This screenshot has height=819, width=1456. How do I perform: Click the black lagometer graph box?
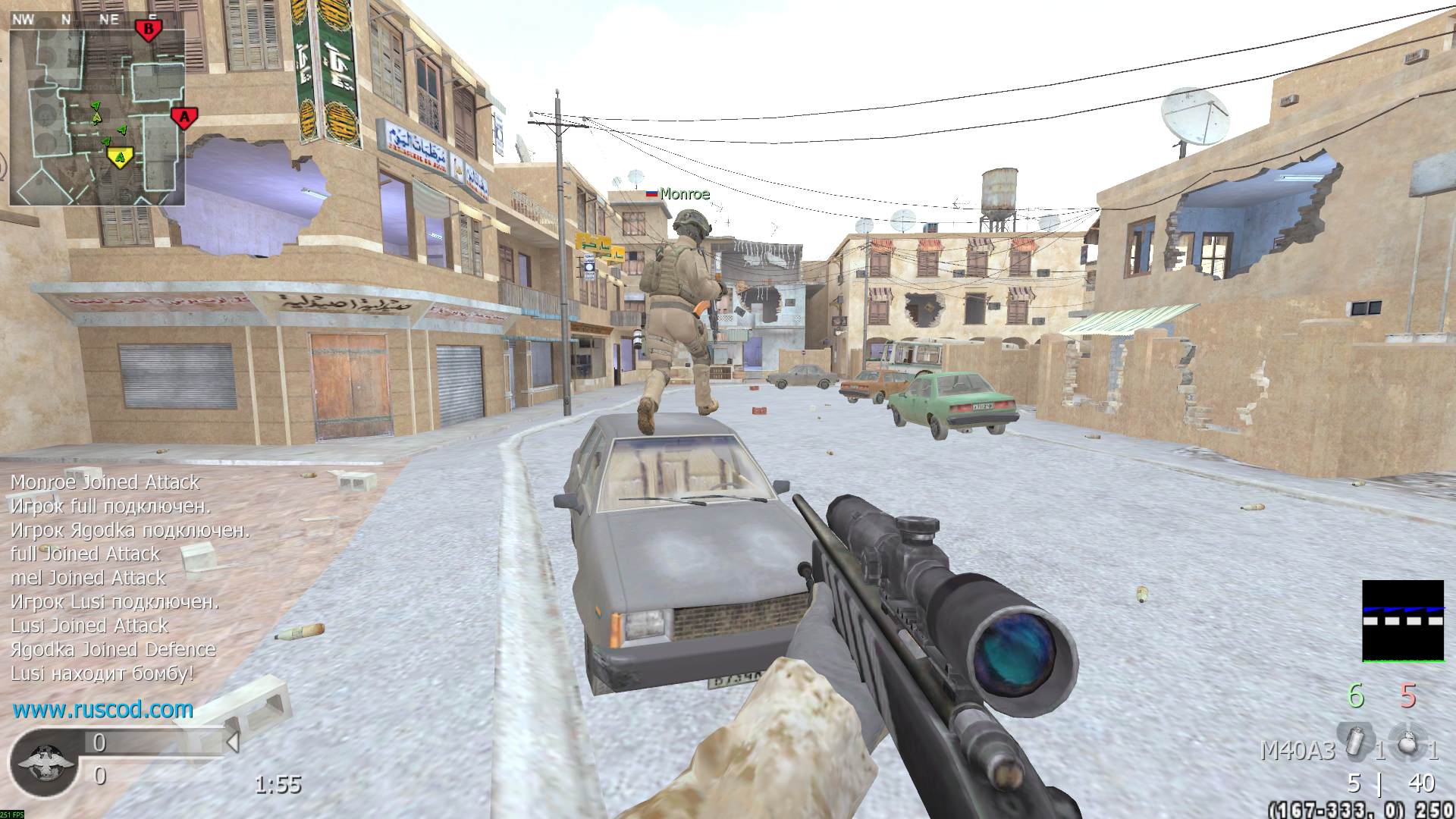1403,621
